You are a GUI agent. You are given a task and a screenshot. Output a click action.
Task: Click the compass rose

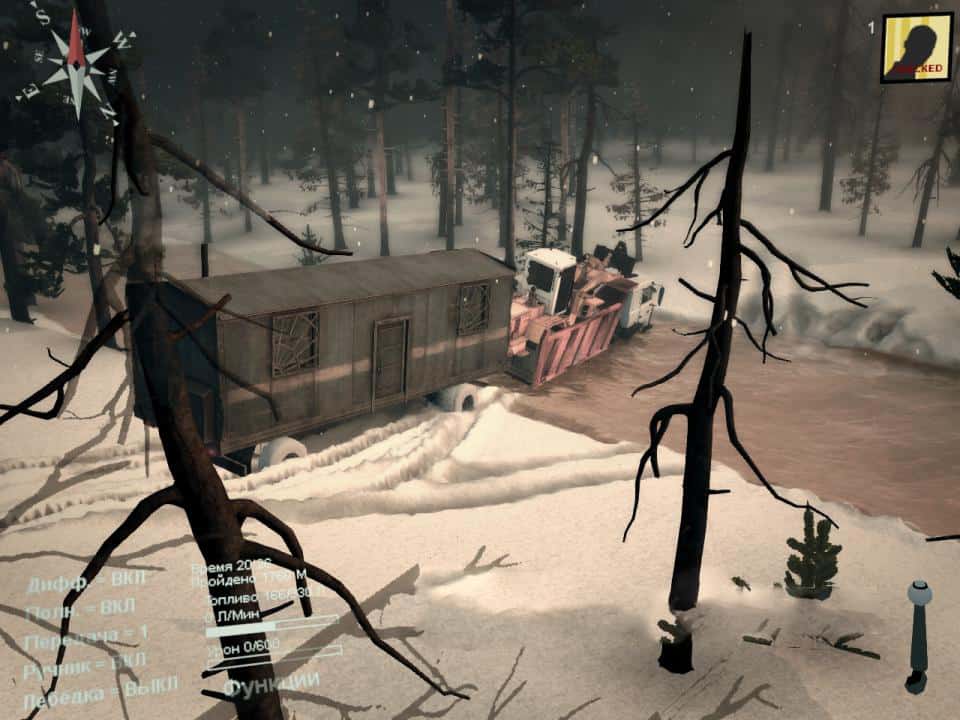tap(77, 65)
